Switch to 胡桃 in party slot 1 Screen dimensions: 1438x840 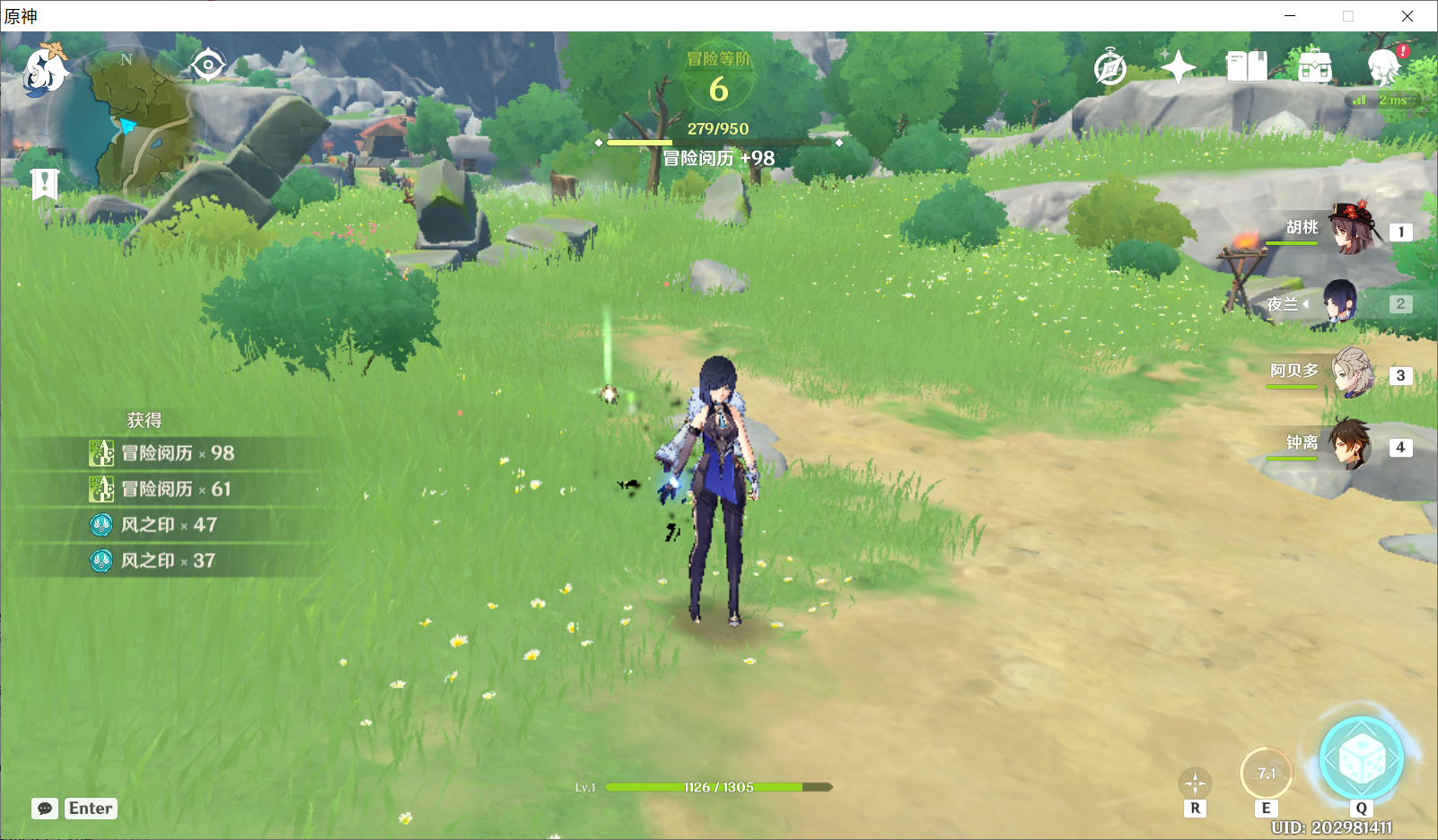coord(1351,232)
